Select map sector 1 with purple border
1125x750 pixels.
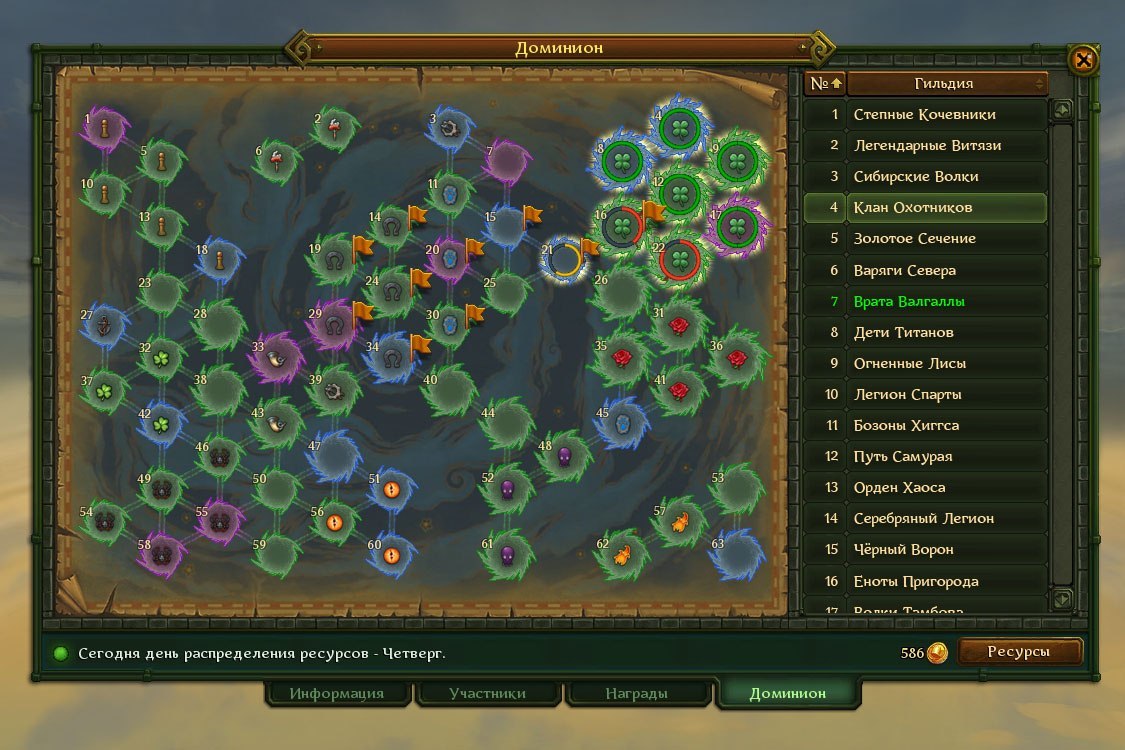pyautogui.click(x=105, y=129)
